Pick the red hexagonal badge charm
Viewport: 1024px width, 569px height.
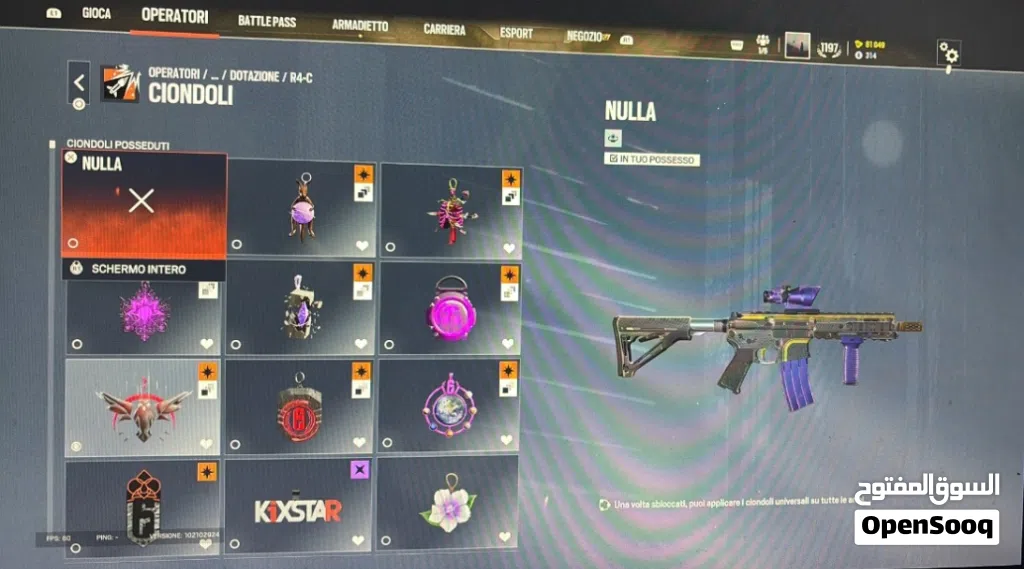tap(296, 407)
